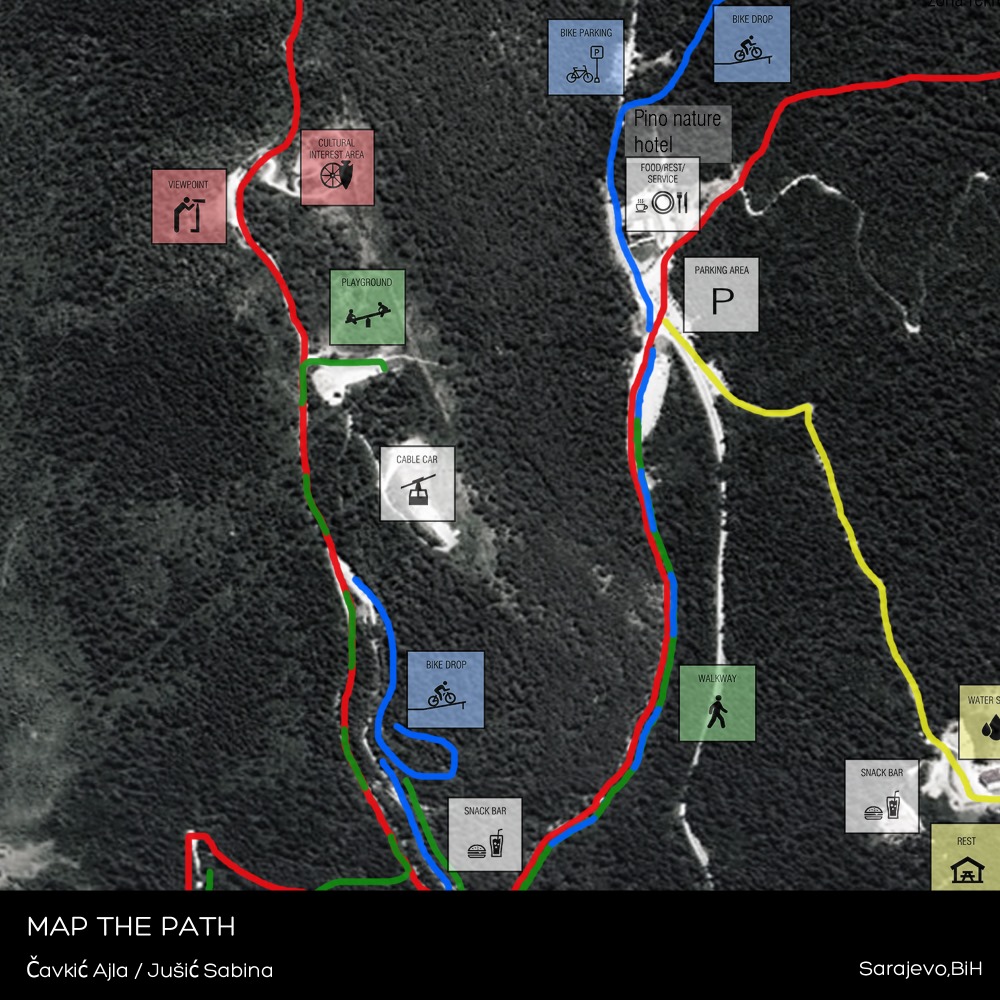Click the Playground seesaw marker
The width and height of the screenshot is (1000, 1000).
pos(367,307)
